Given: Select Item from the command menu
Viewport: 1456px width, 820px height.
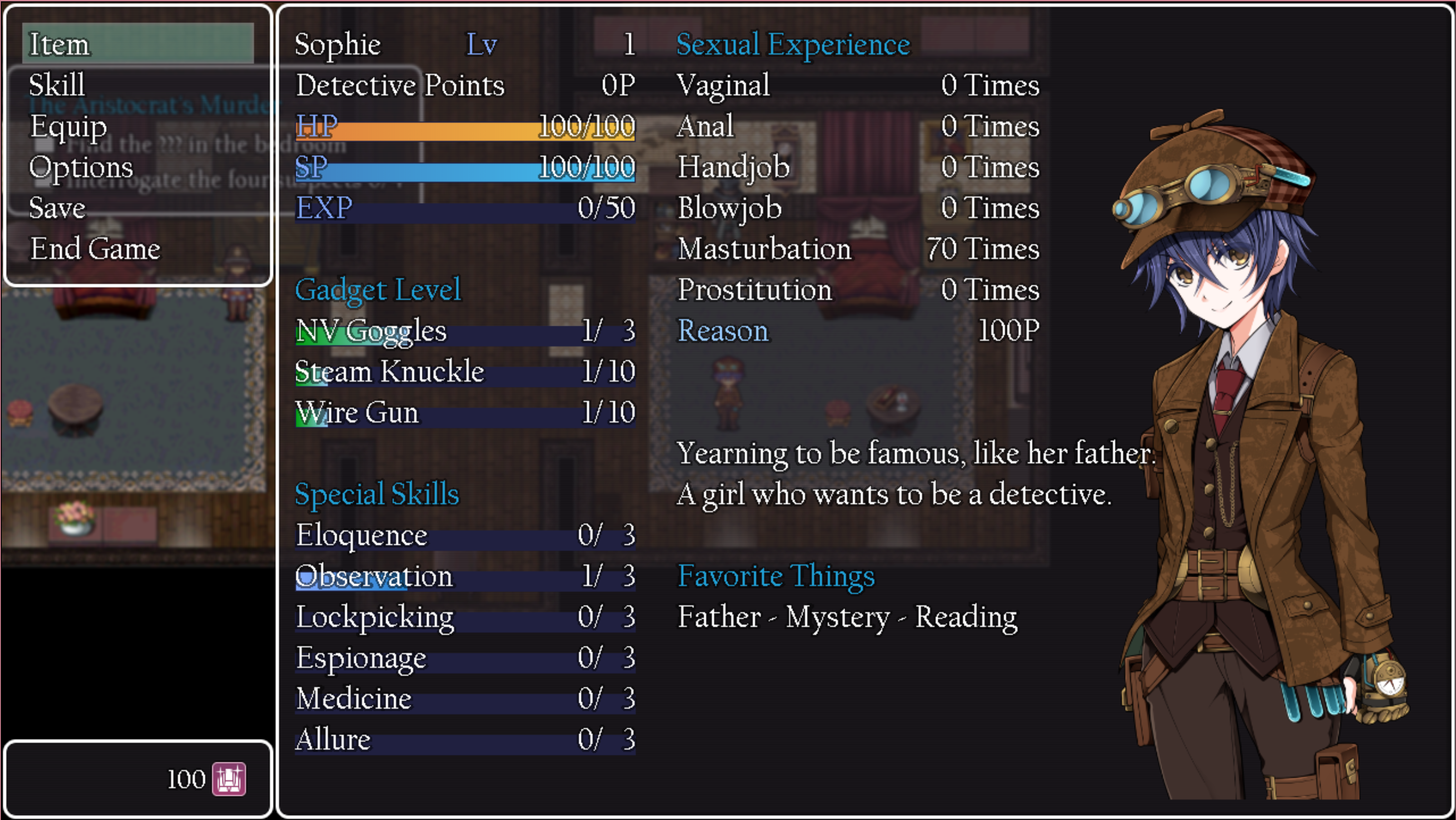Looking at the screenshot, I should pos(60,45).
